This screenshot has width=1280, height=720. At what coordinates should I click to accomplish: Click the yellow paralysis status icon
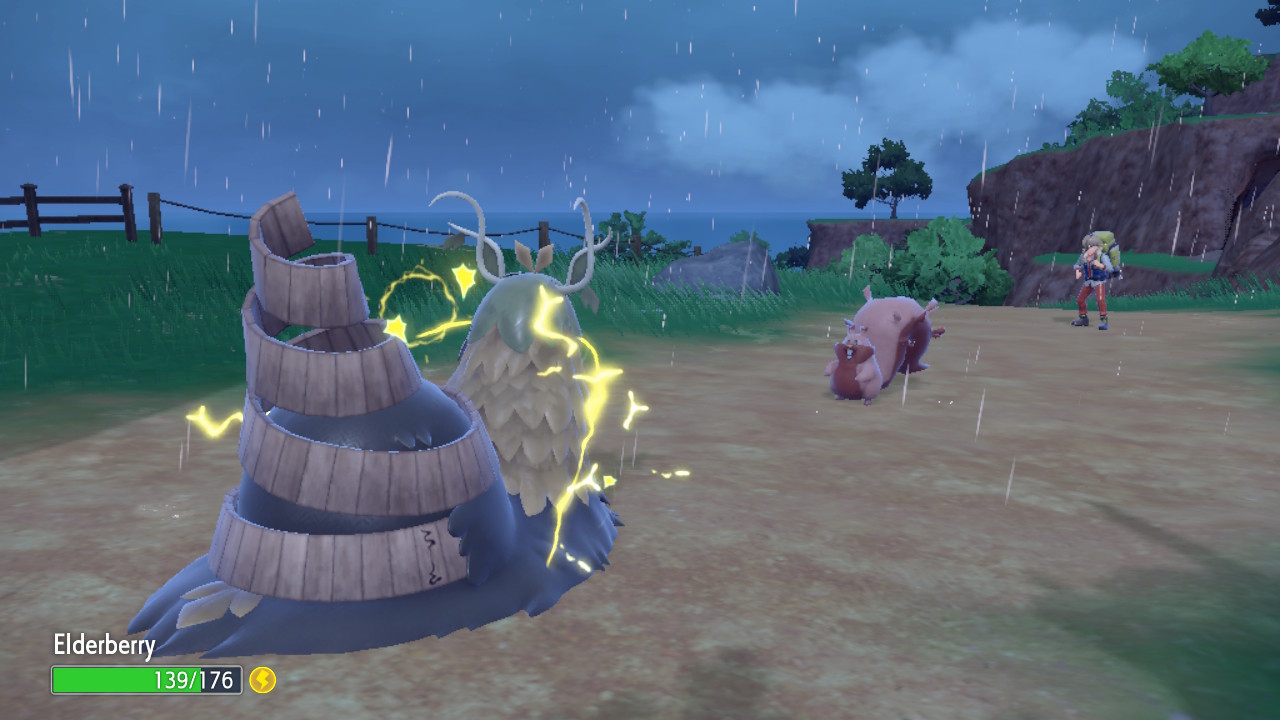pyautogui.click(x=262, y=680)
